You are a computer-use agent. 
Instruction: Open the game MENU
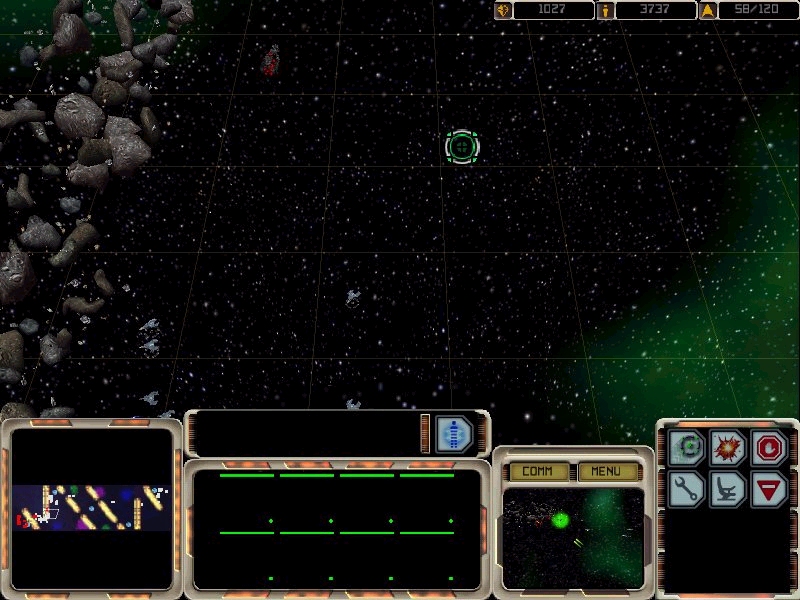click(x=606, y=471)
